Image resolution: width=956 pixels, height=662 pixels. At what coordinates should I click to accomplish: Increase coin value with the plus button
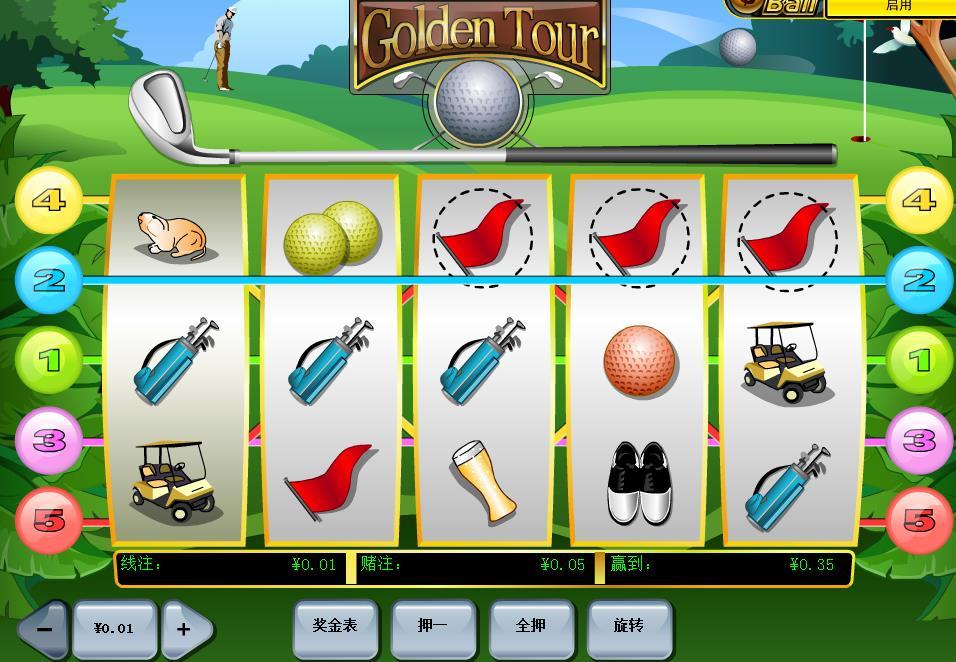click(186, 629)
